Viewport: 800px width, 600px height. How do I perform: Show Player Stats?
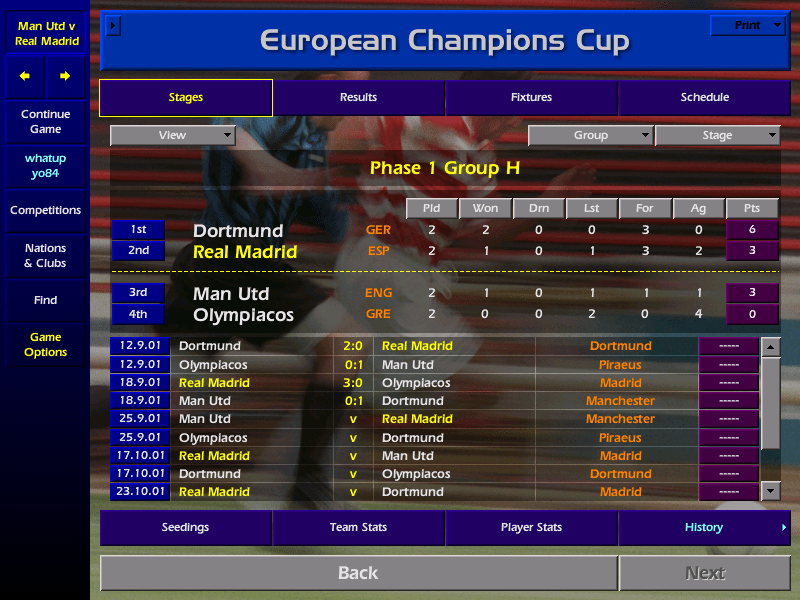[x=531, y=527]
